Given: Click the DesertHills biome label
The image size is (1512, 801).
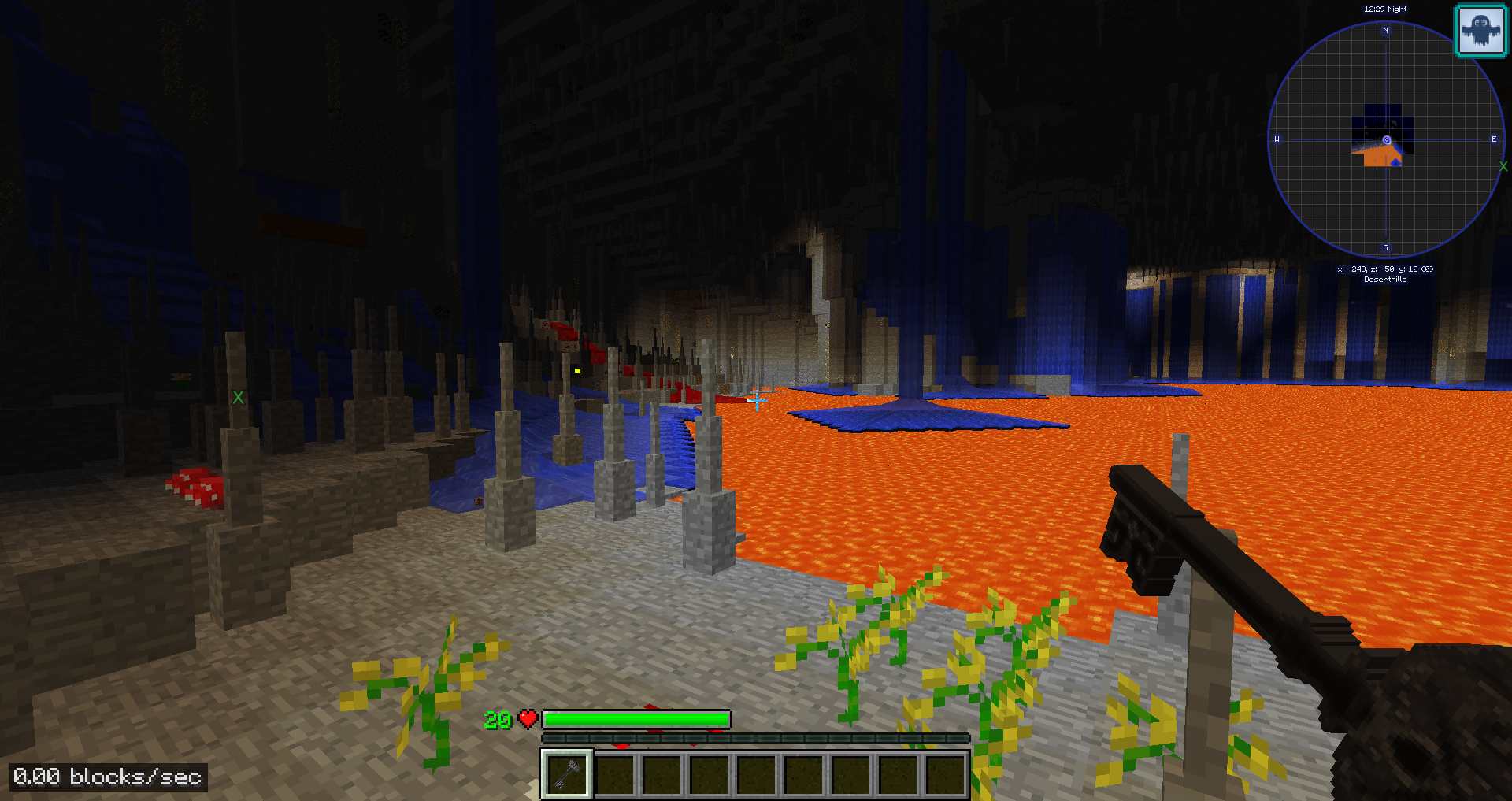Looking at the screenshot, I should click(x=1384, y=278).
